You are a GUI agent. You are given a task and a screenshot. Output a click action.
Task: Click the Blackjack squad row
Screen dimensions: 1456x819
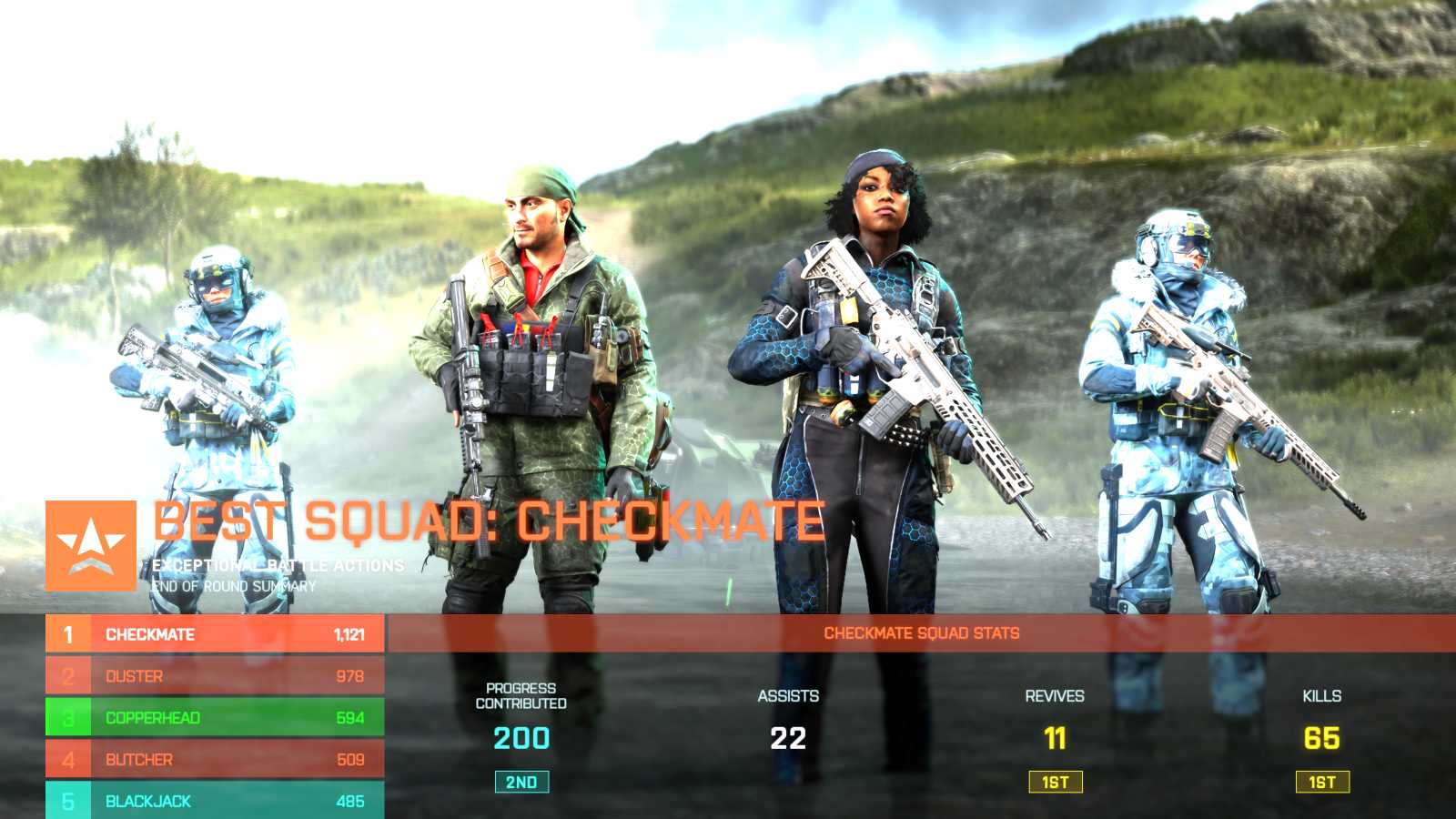(215, 801)
